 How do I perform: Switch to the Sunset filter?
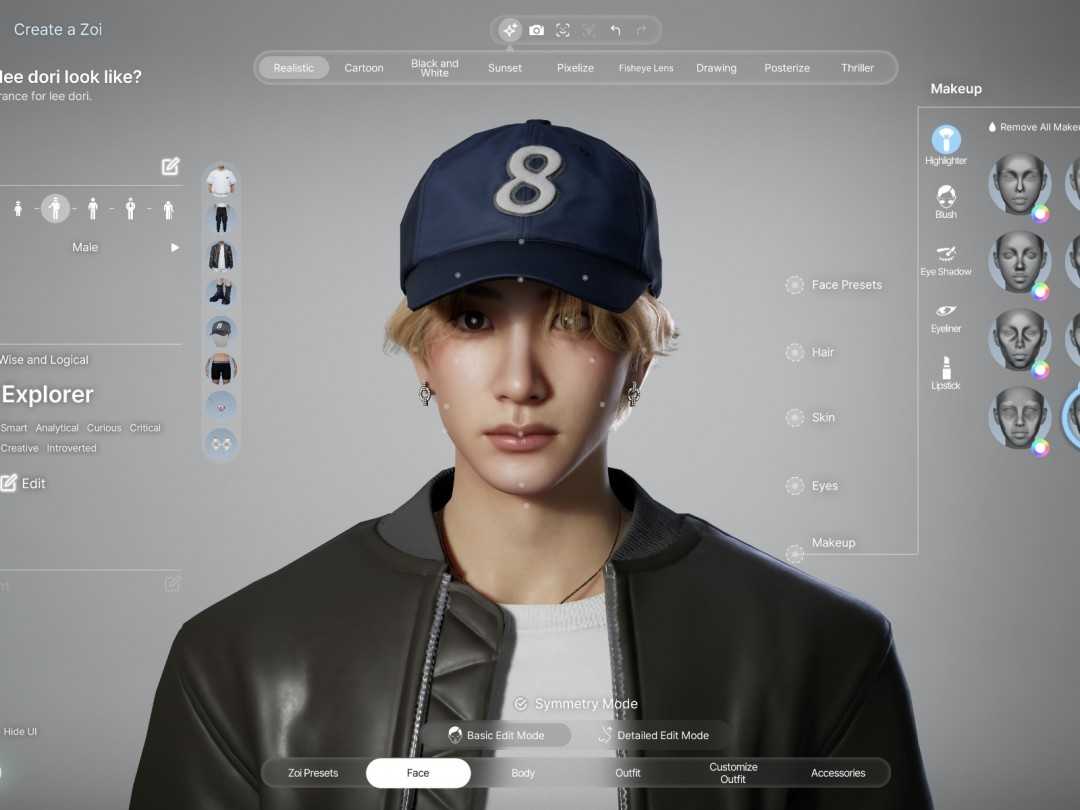(x=505, y=68)
